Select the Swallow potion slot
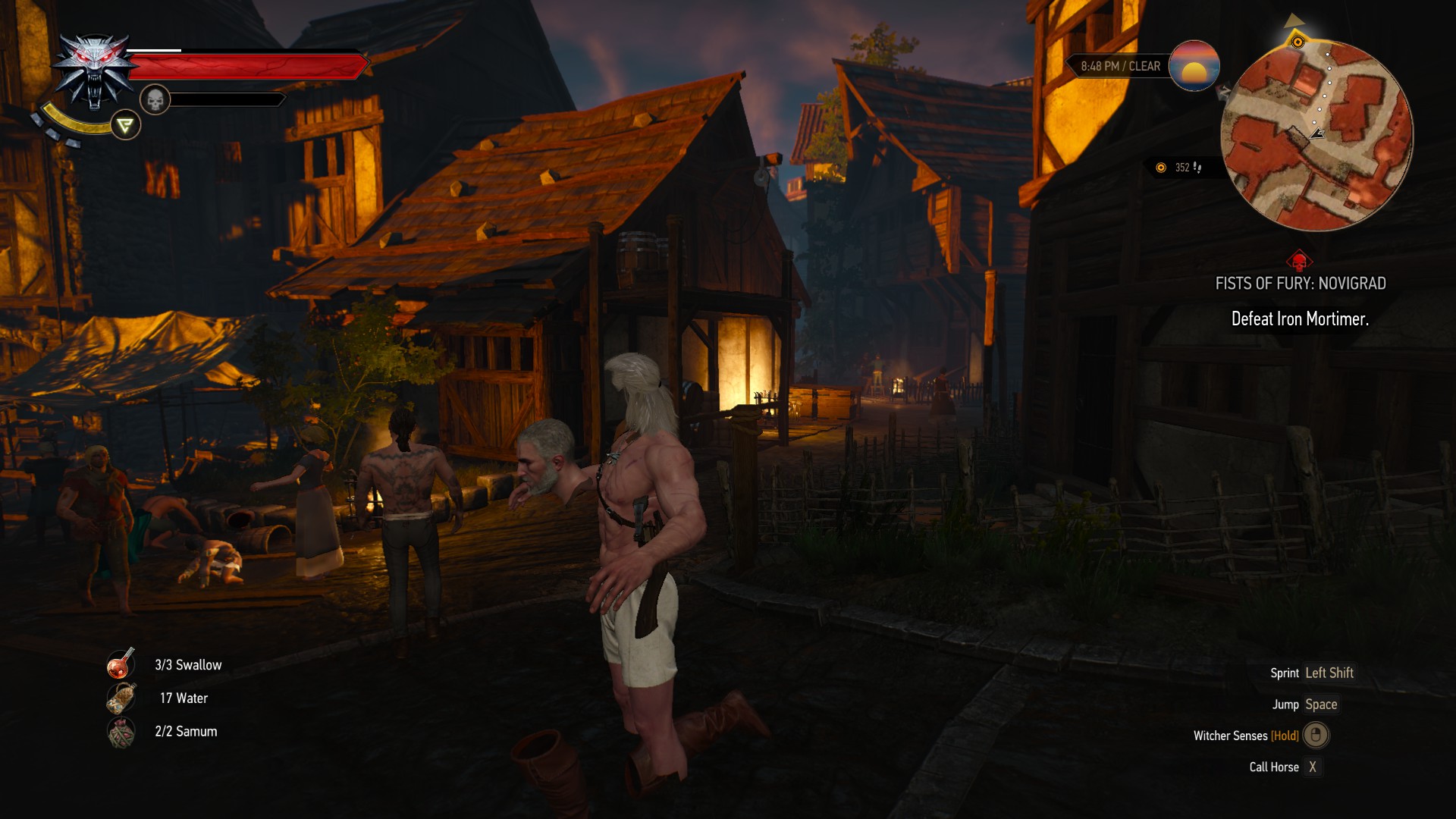The image size is (1456, 819). (121, 664)
